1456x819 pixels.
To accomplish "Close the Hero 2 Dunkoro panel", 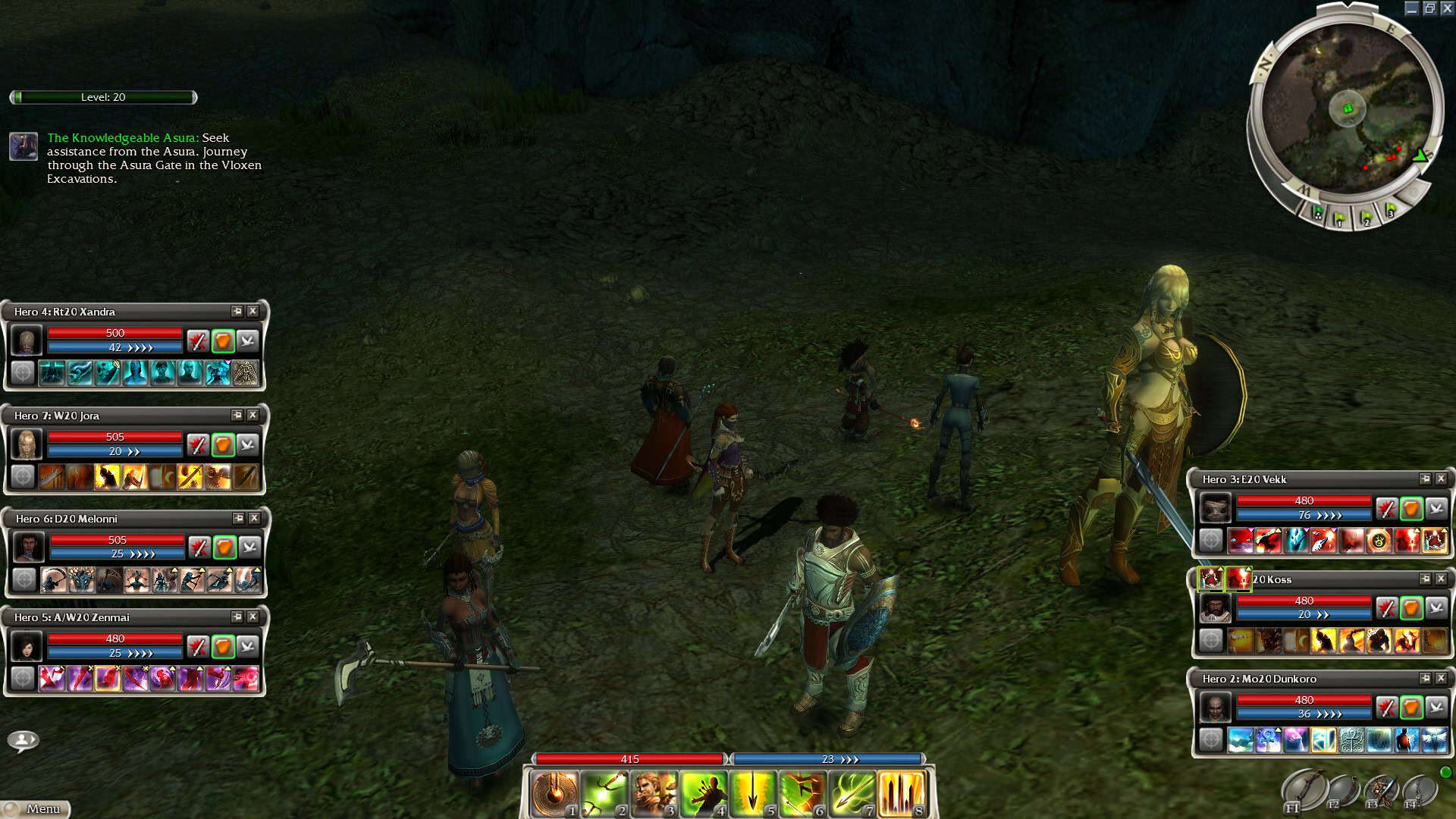I will point(1441,678).
